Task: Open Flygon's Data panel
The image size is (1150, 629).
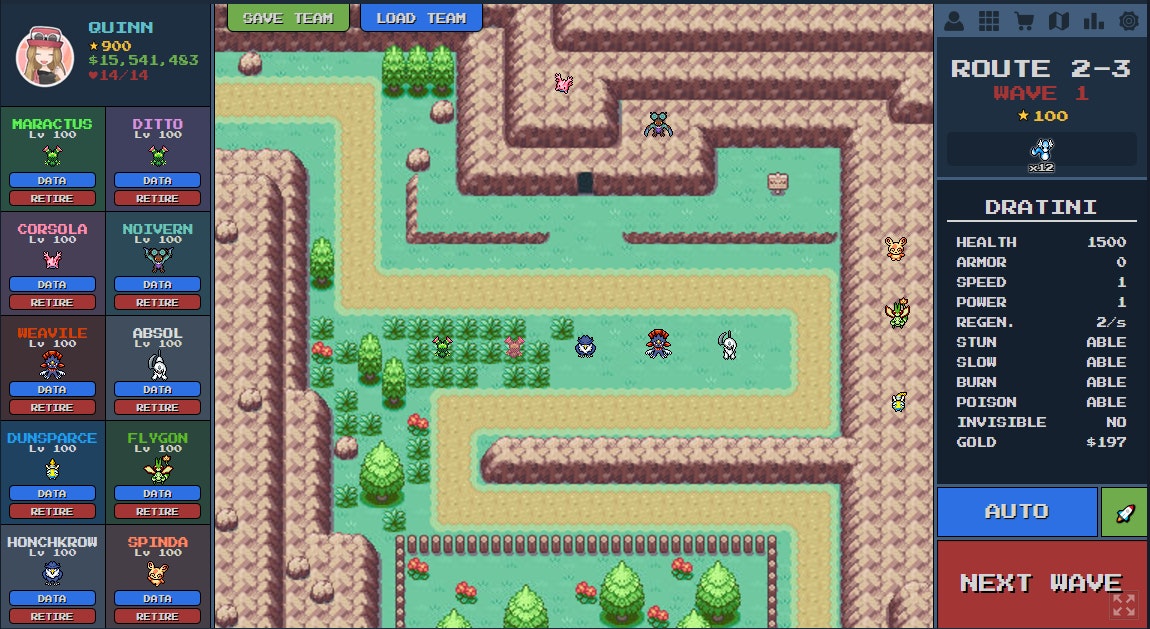Action: pyautogui.click(x=157, y=494)
